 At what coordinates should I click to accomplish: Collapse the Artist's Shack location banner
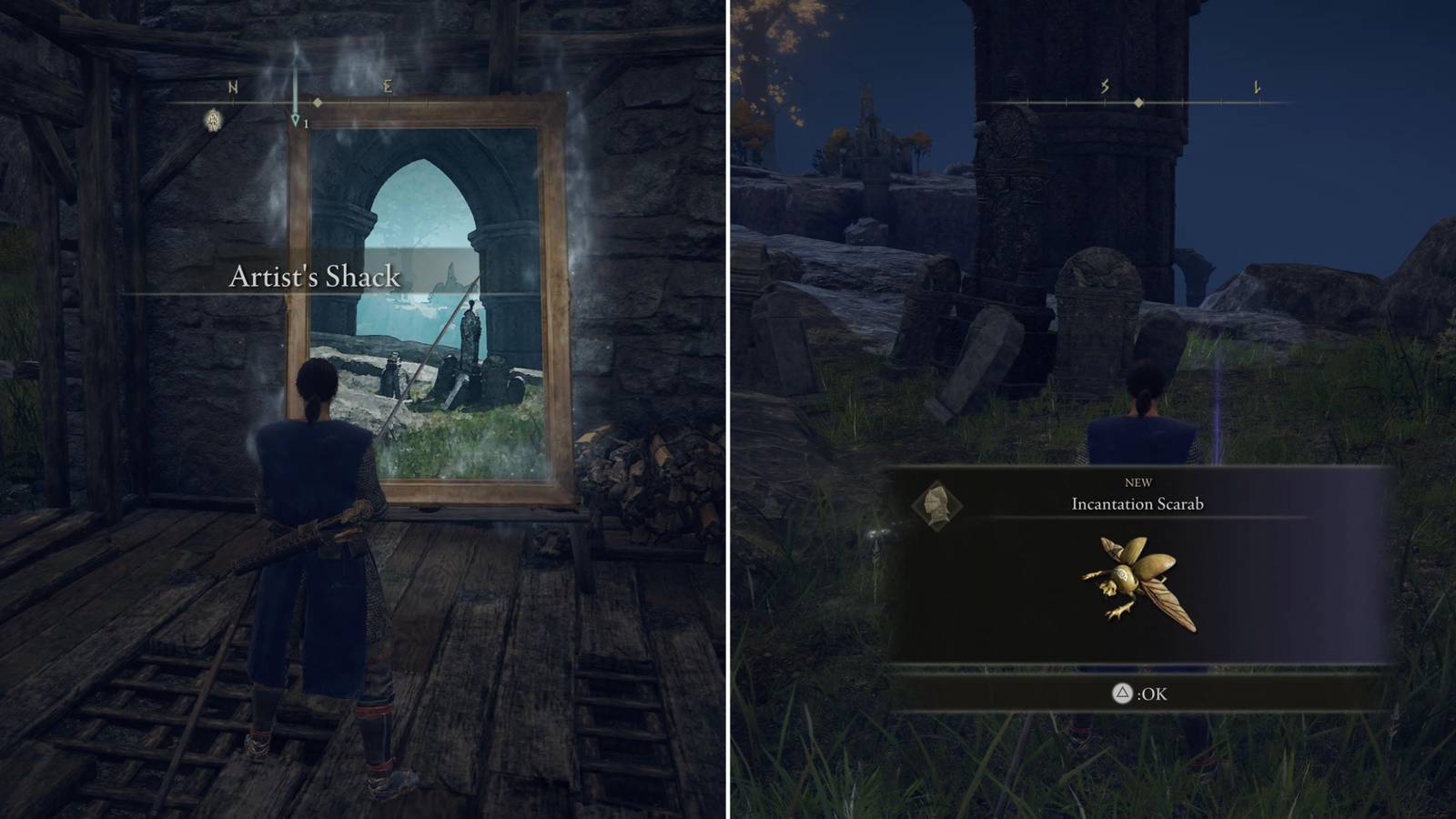pyautogui.click(x=317, y=278)
